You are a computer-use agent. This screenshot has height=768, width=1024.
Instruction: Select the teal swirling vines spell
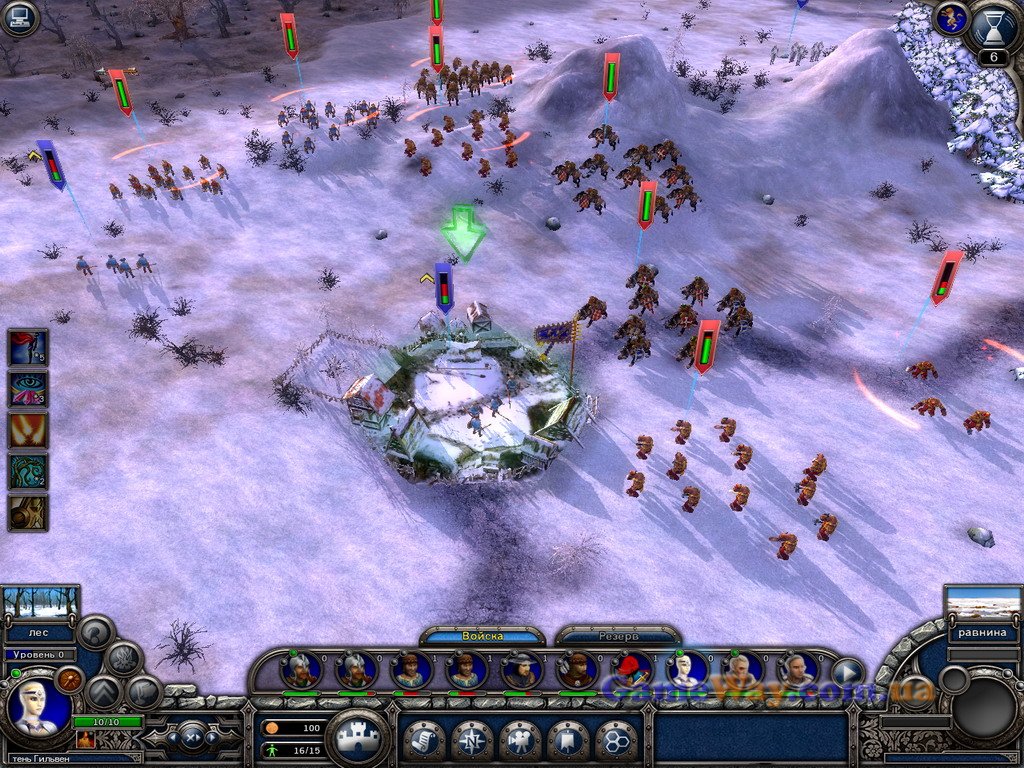[28, 472]
